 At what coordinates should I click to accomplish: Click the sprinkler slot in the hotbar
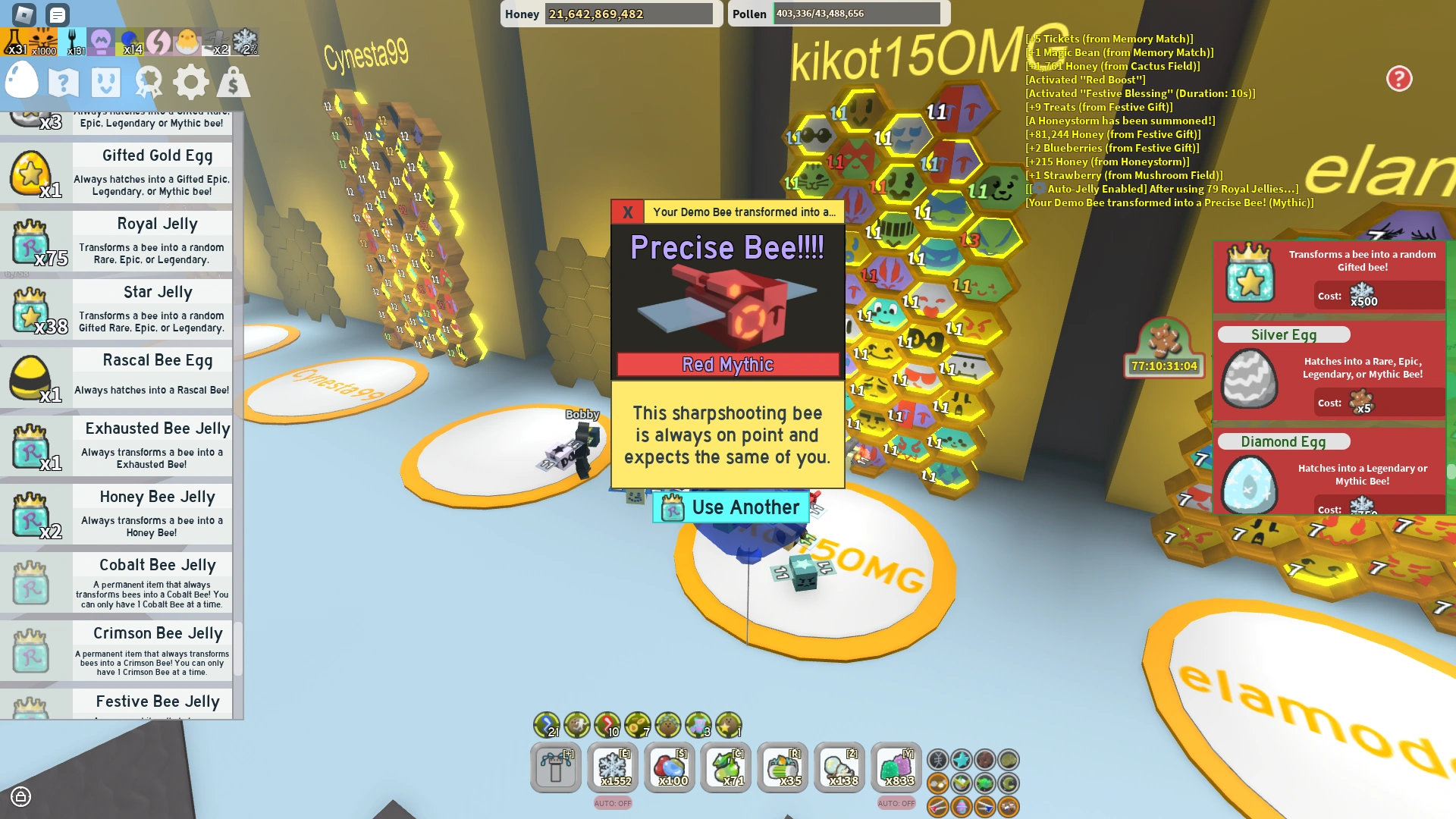(556, 767)
